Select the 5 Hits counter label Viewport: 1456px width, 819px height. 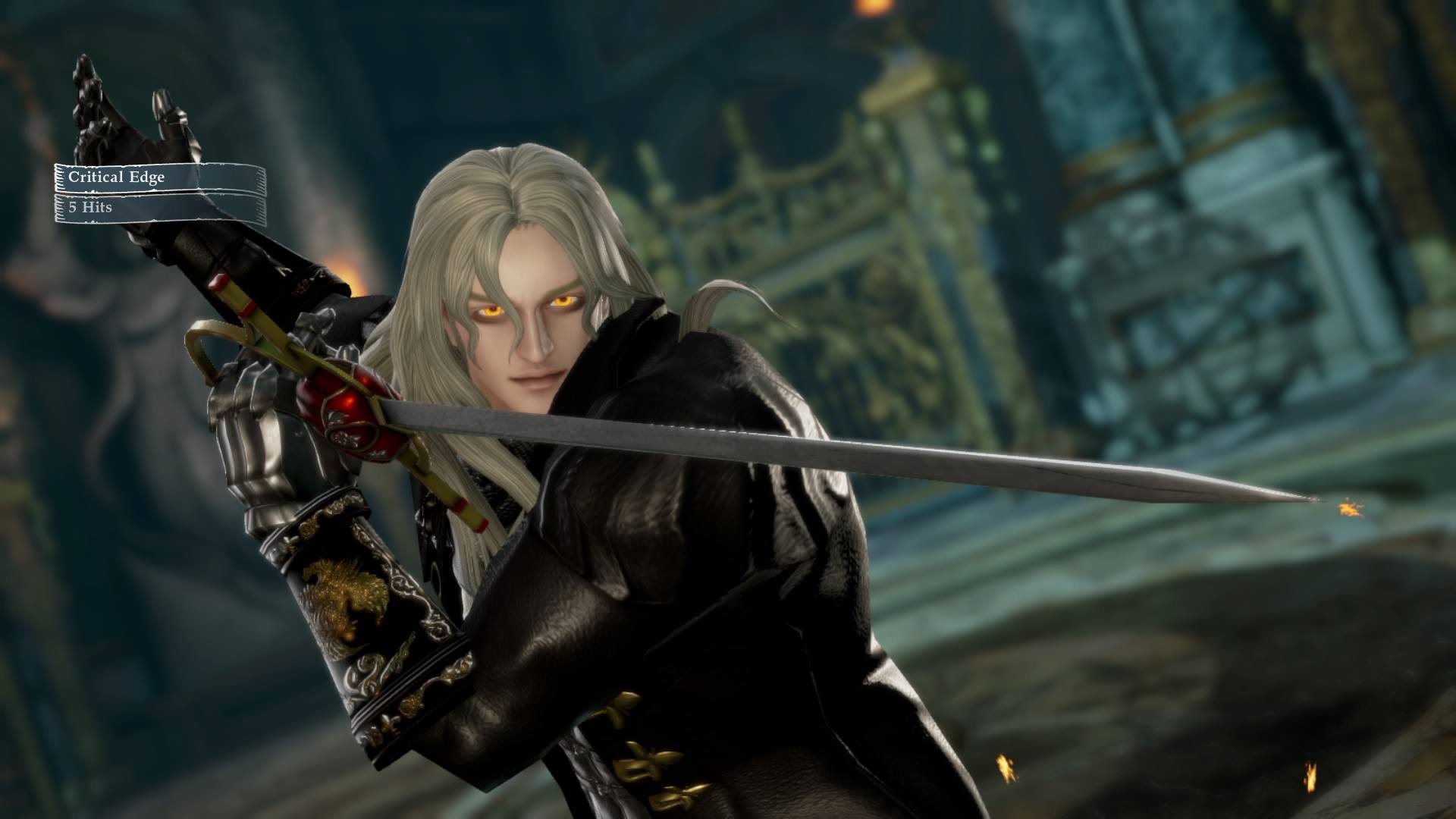click(91, 206)
